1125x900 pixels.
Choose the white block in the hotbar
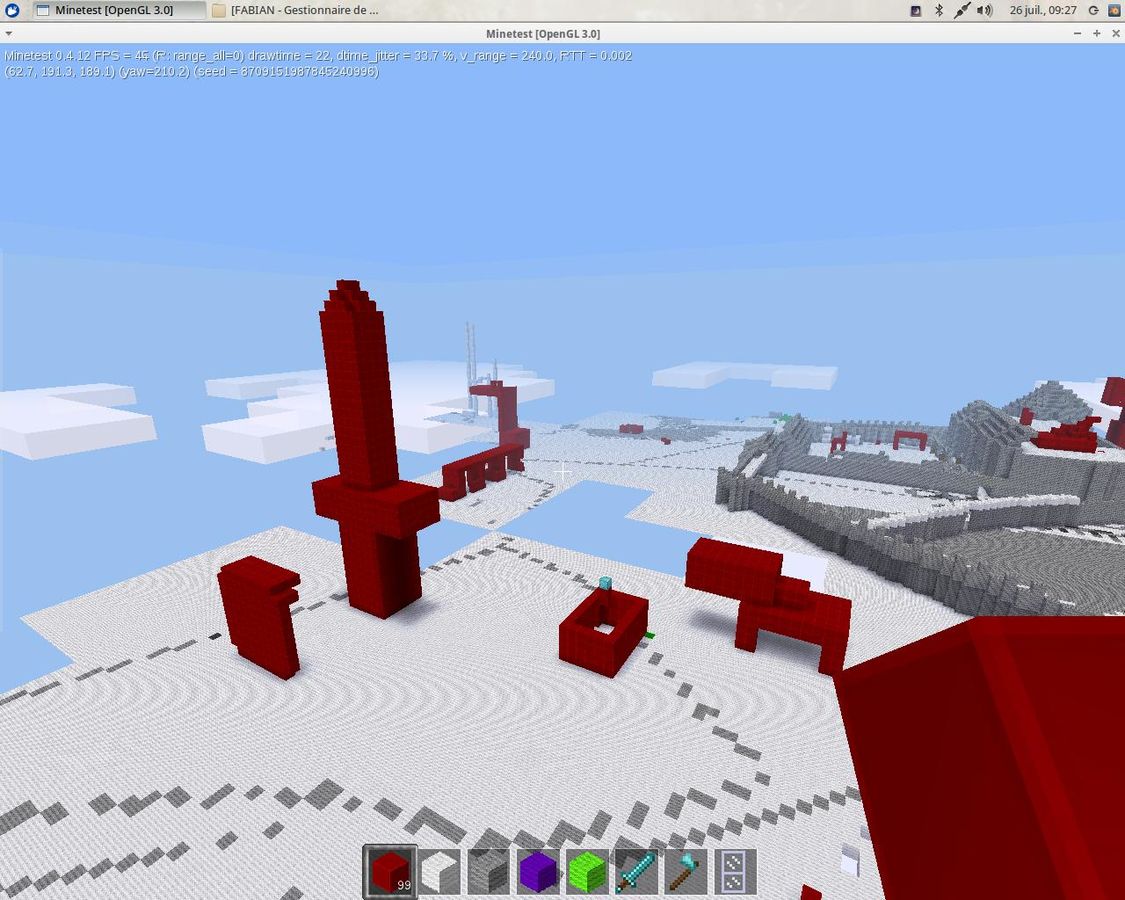tap(438, 871)
